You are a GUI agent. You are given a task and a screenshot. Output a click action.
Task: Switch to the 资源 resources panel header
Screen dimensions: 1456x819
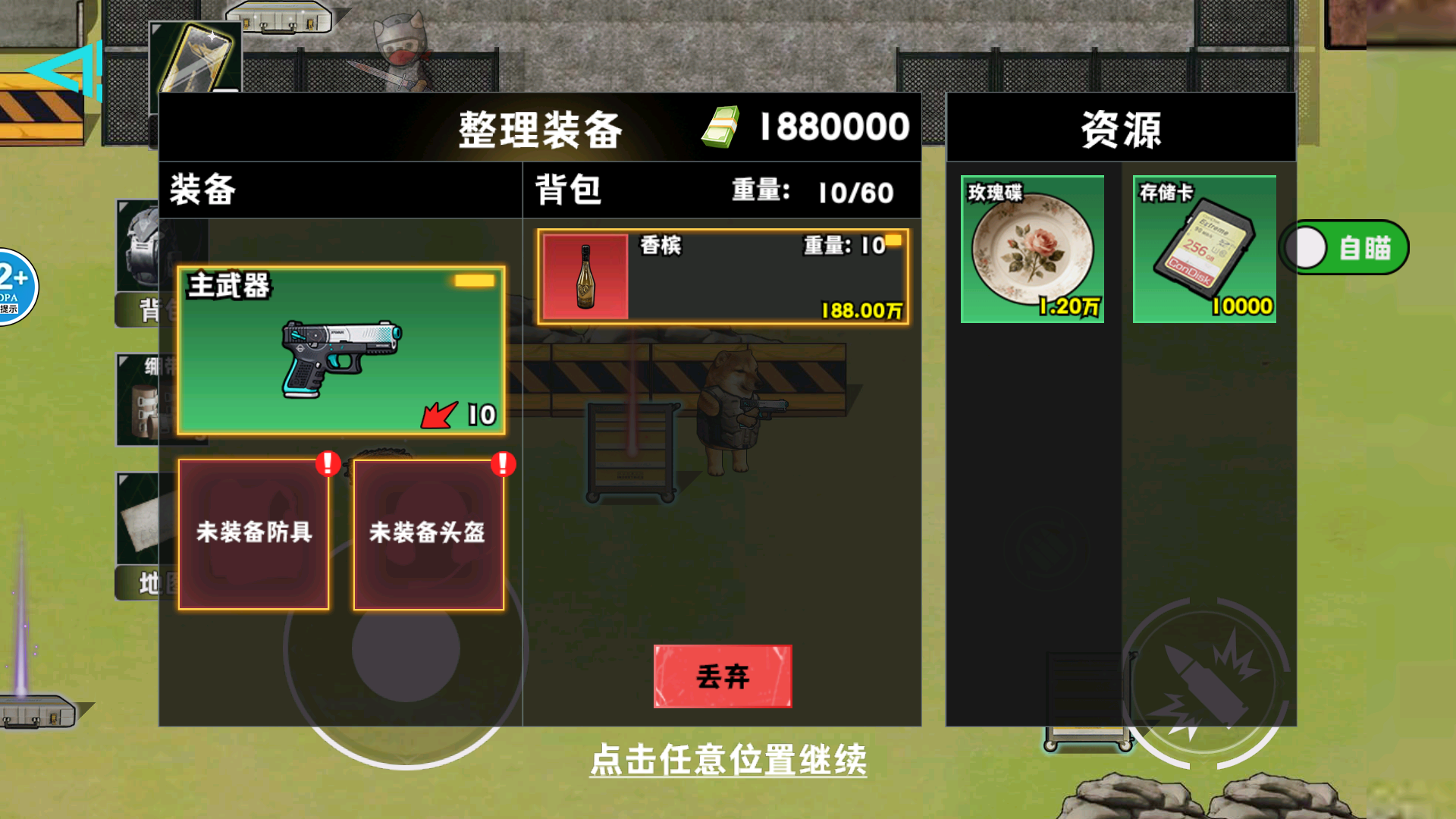point(1120,127)
